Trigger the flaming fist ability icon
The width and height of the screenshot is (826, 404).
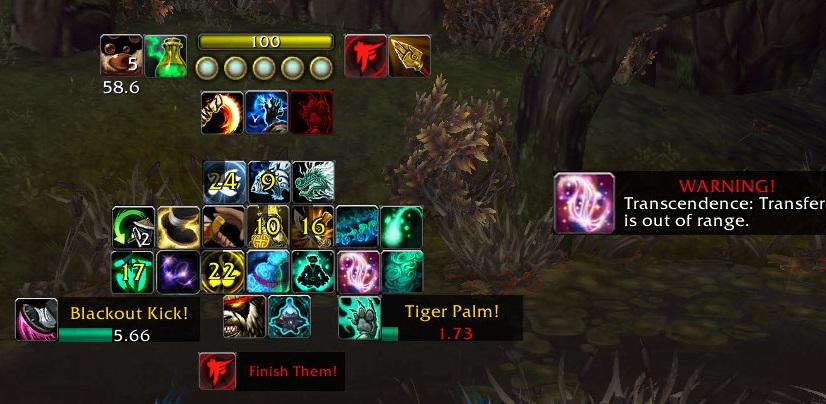coord(221,112)
